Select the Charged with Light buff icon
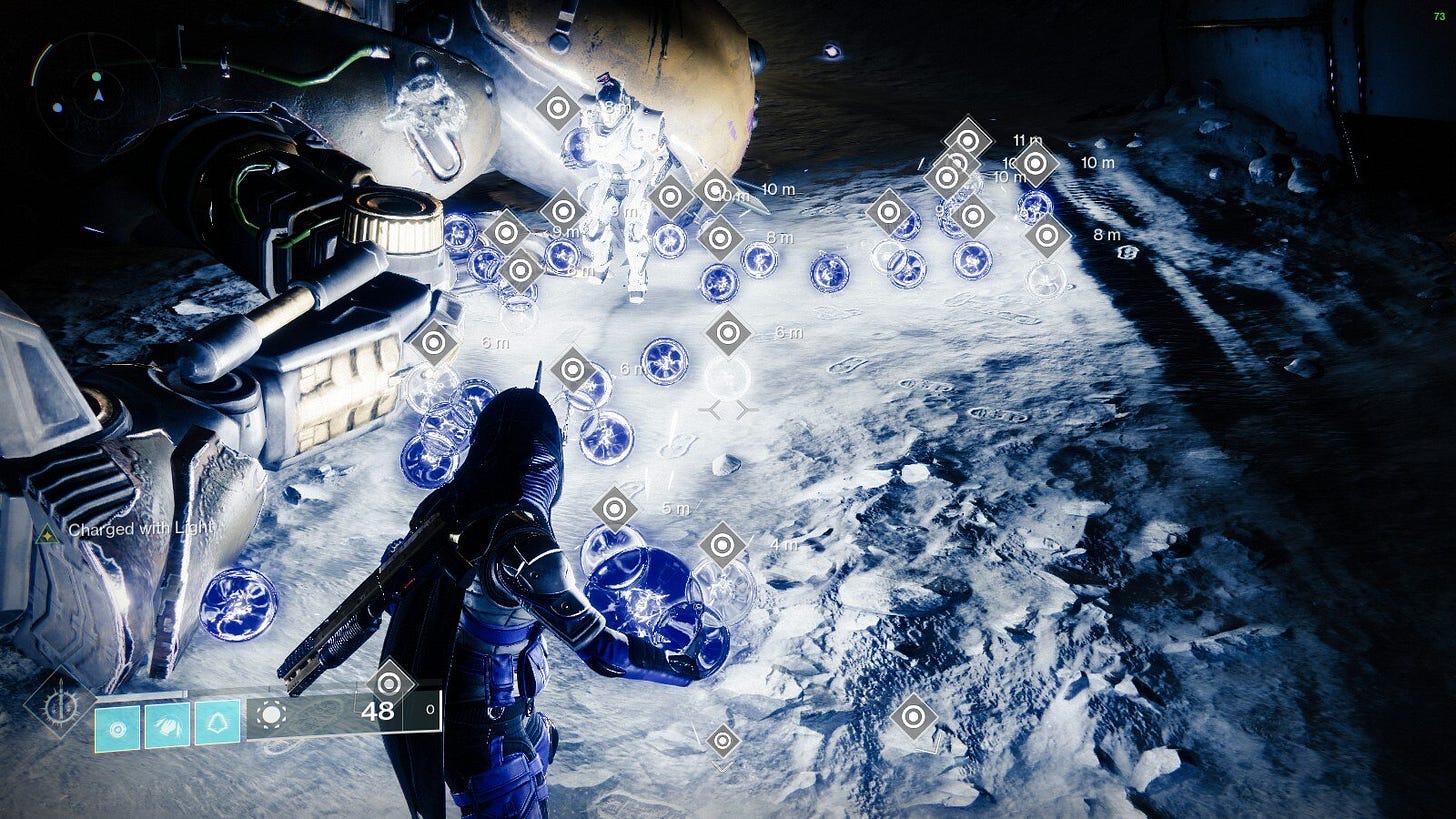The width and height of the screenshot is (1456, 819). (x=47, y=534)
